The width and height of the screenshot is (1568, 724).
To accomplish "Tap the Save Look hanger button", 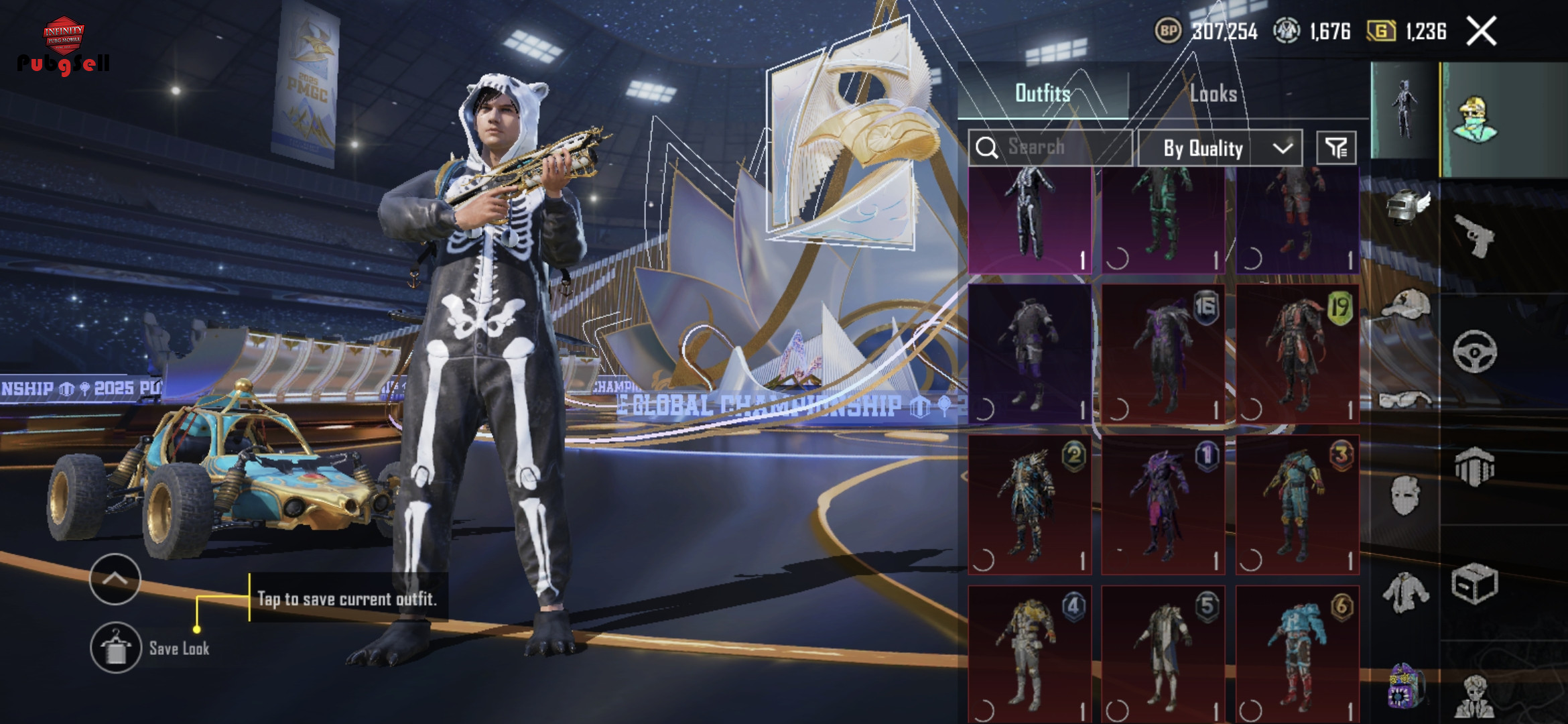I will (x=116, y=648).
